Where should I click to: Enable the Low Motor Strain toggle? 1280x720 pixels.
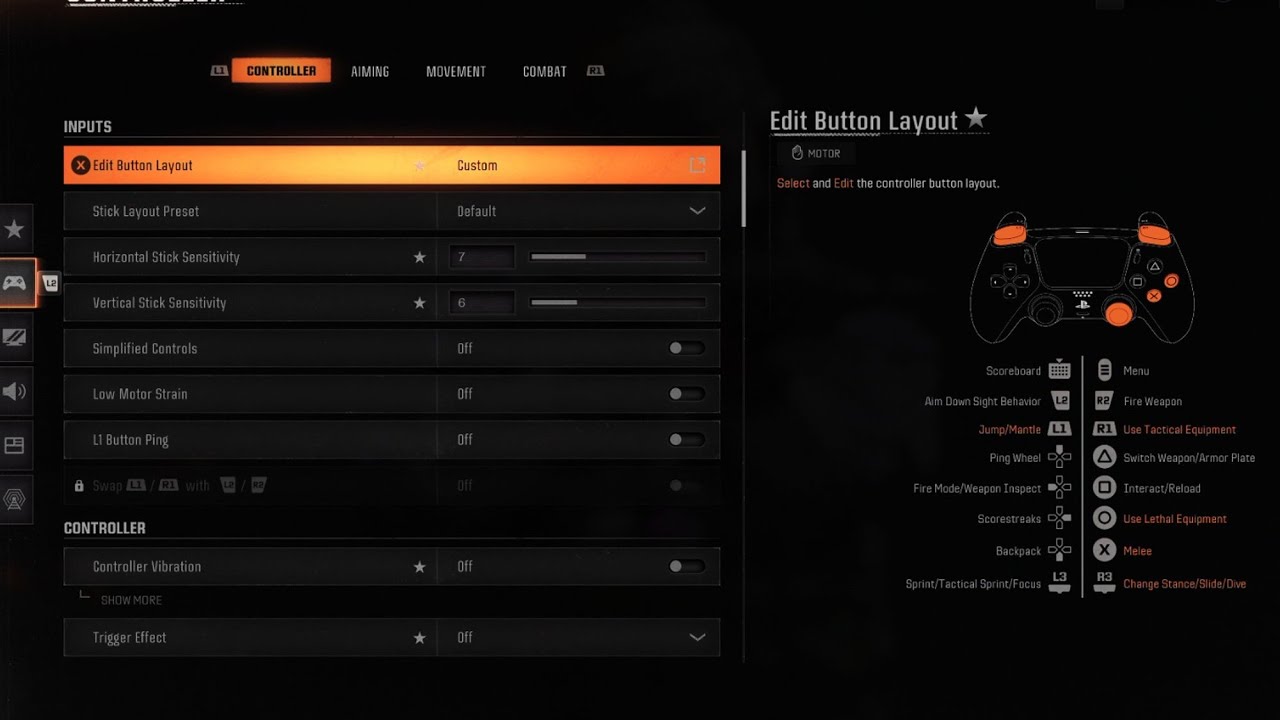click(x=686, y=394)
